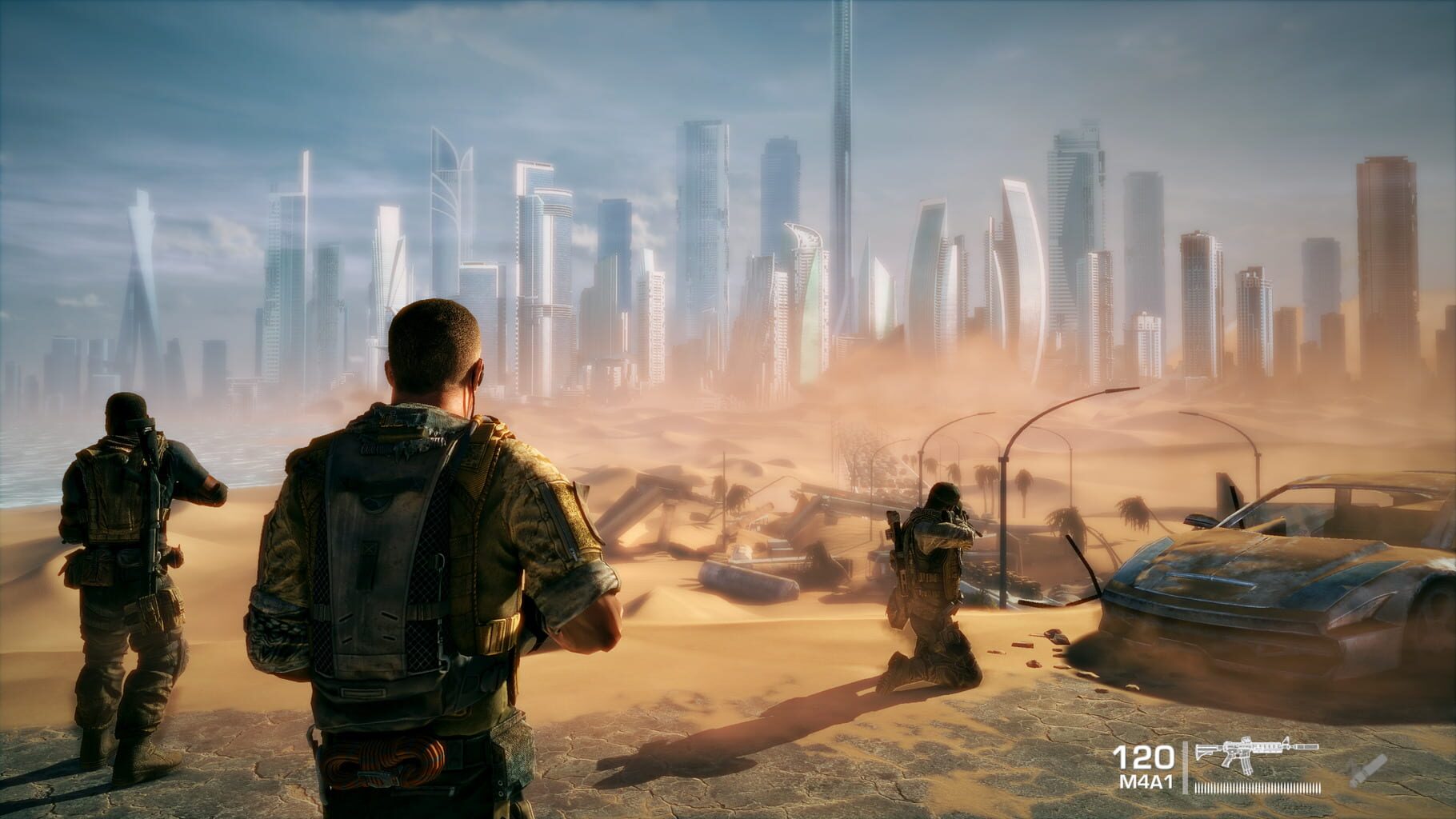Click the ammo reserve tick bar under the rifle
The height and width of the screenshot is (819, 1456).
tap(1257, 788)
